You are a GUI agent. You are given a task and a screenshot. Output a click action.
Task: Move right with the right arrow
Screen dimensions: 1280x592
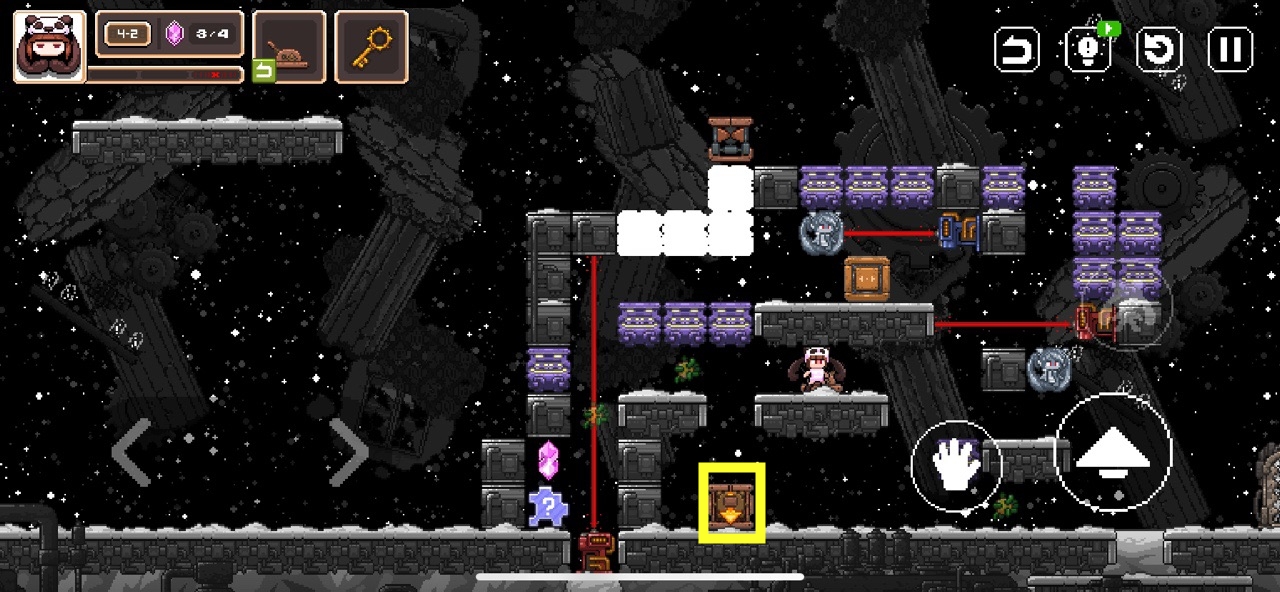click(x=347, y=452)
